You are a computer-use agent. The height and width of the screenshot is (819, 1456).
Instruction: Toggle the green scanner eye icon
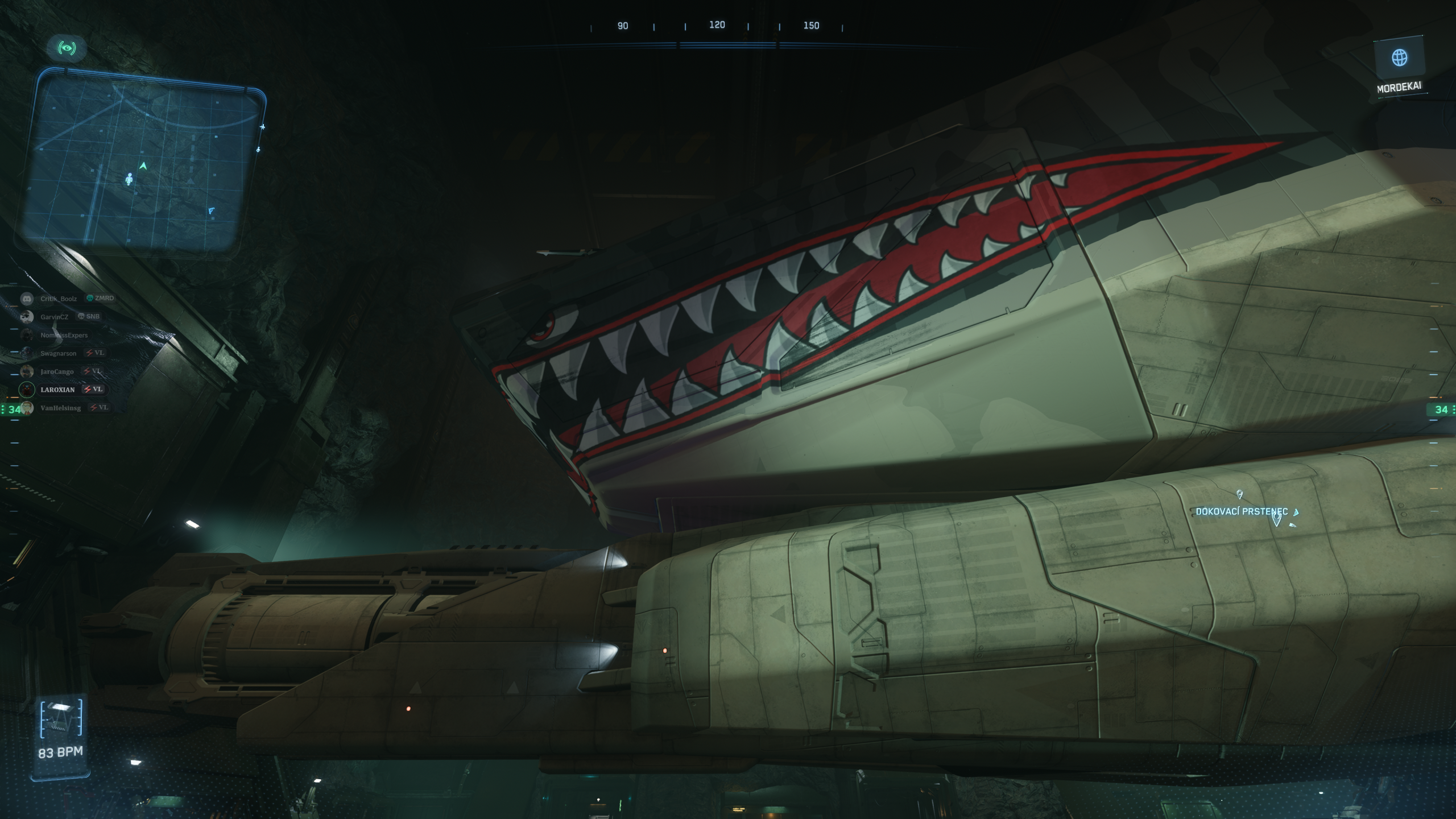pos(67,48)
